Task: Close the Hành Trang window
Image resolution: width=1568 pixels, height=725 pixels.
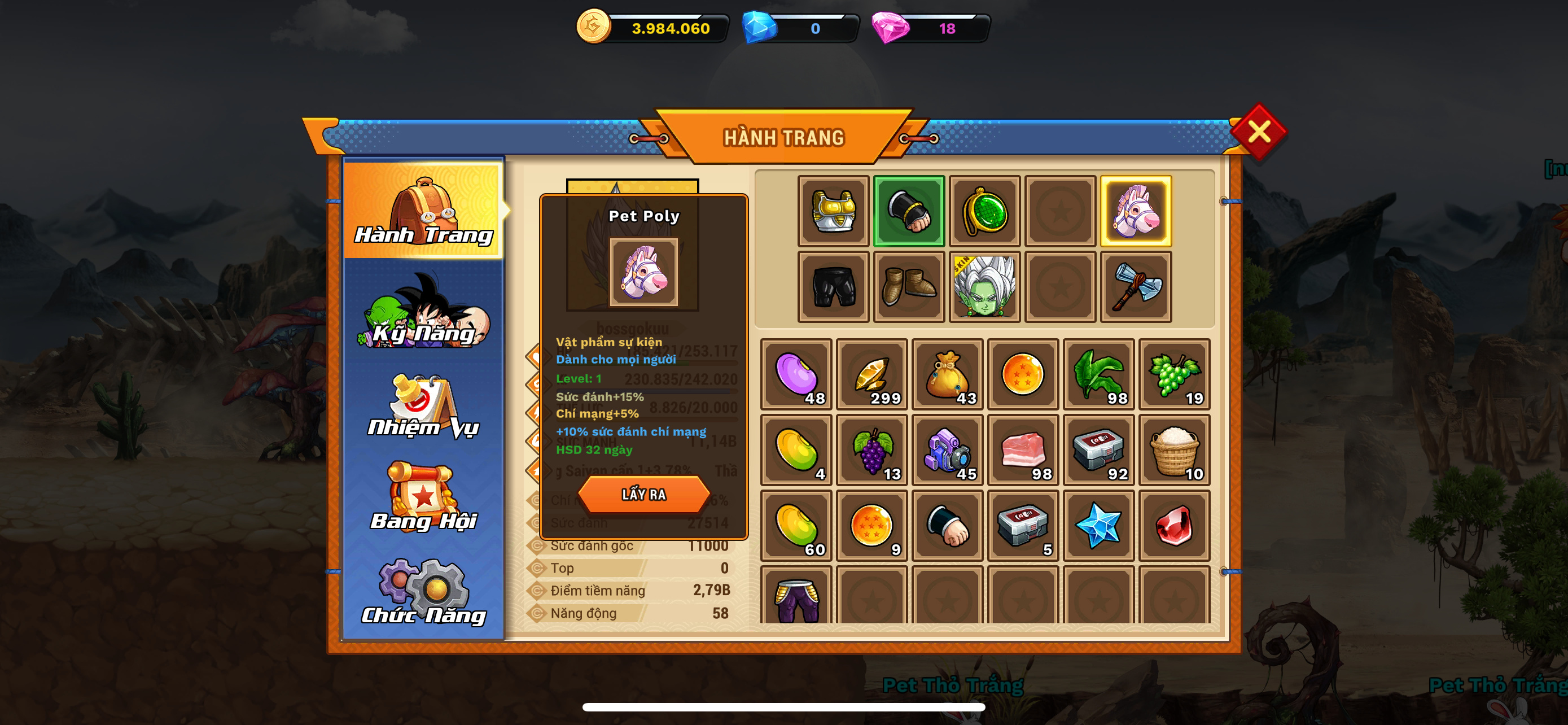Action: pyautogui.click(x=1258, y=132)
